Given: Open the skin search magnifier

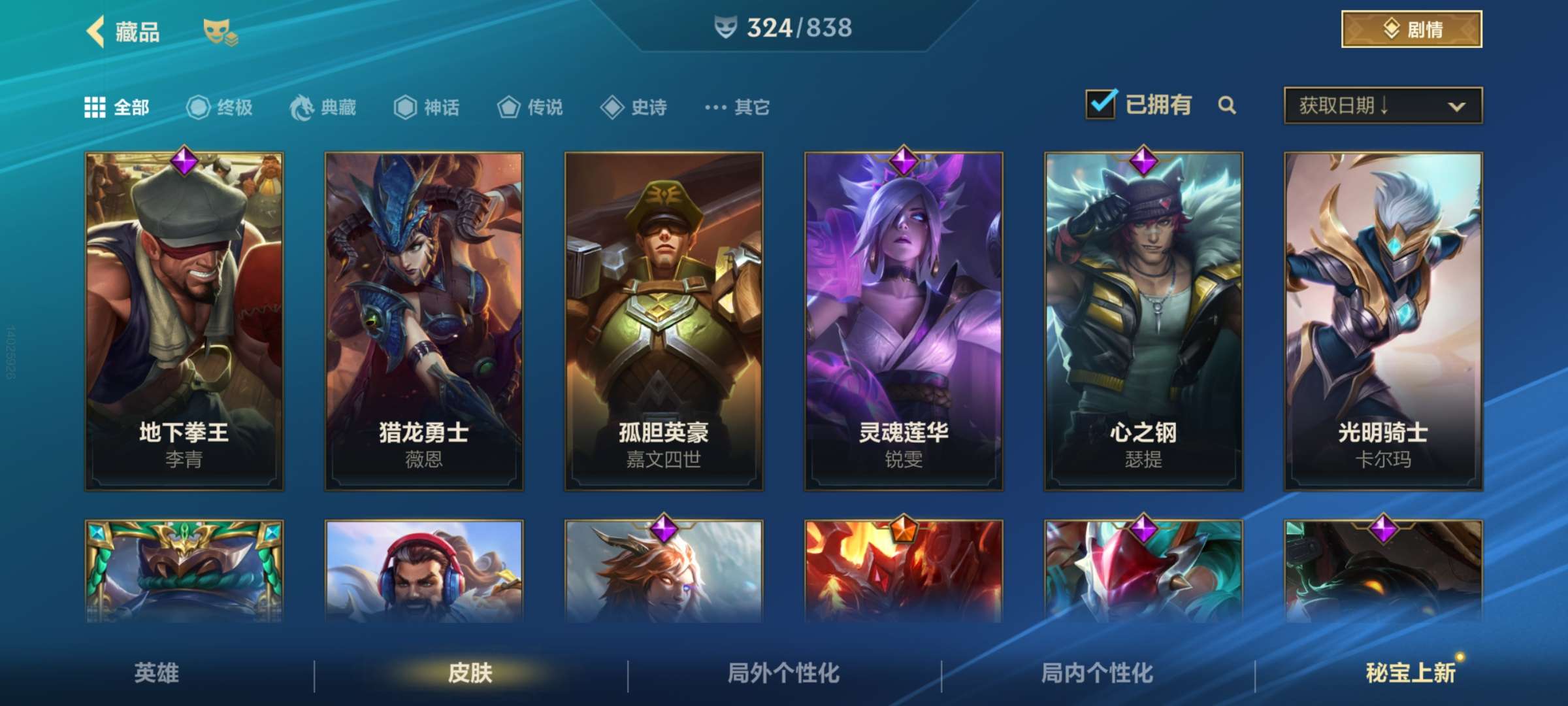Looking at the screenshot, I should point(1228,105).
